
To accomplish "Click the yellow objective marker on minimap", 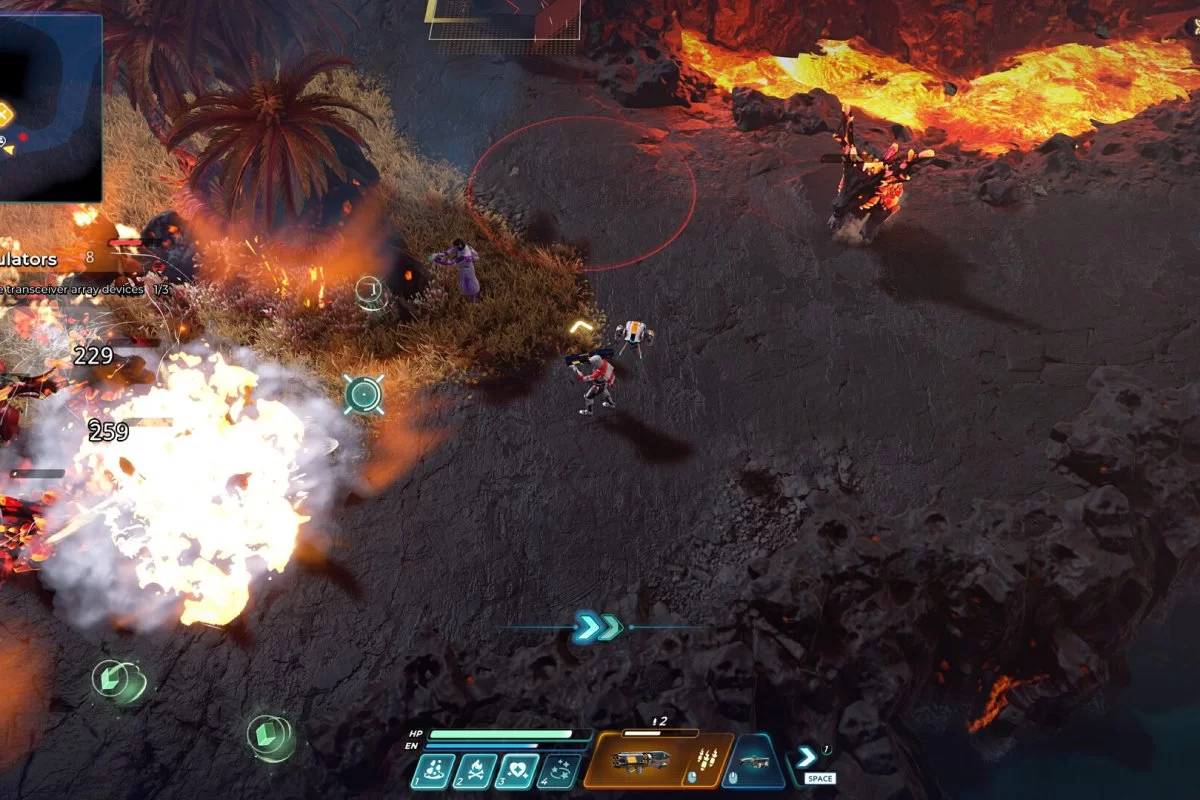I will (x=5, y=114).
